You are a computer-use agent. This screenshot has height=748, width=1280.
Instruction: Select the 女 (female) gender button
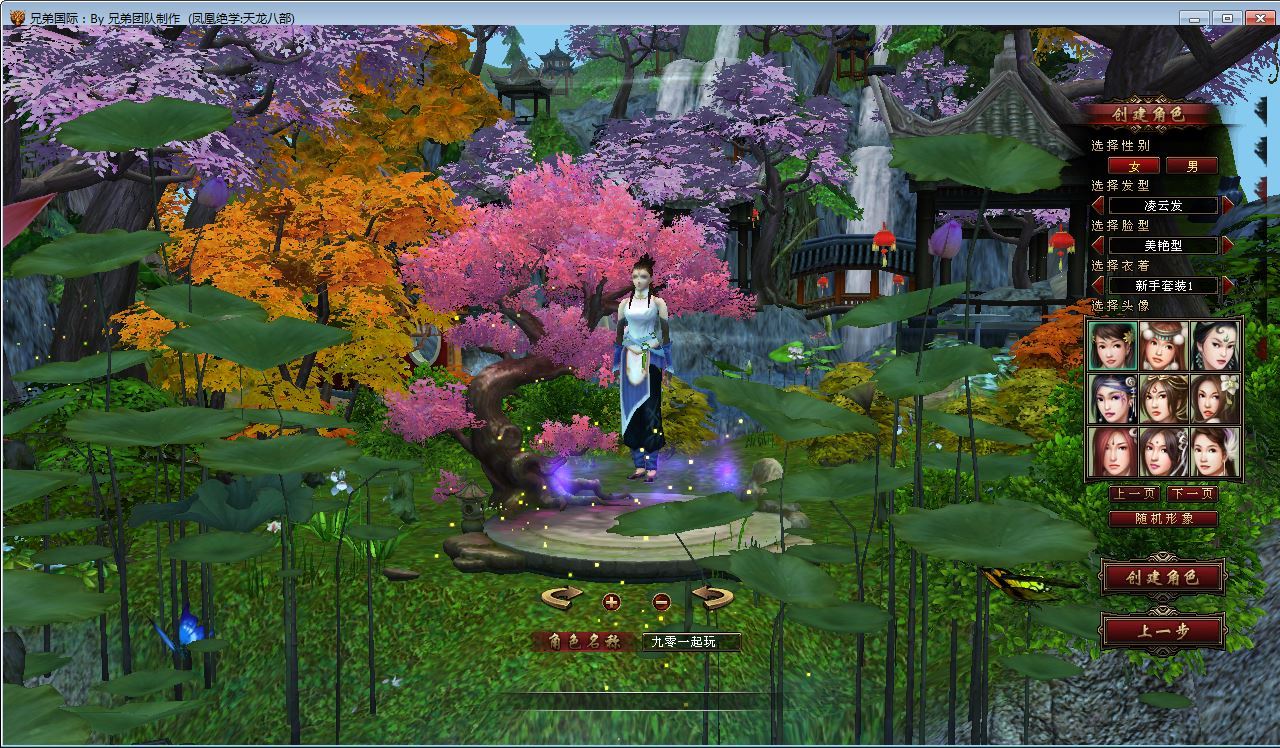coord(1134,166)
